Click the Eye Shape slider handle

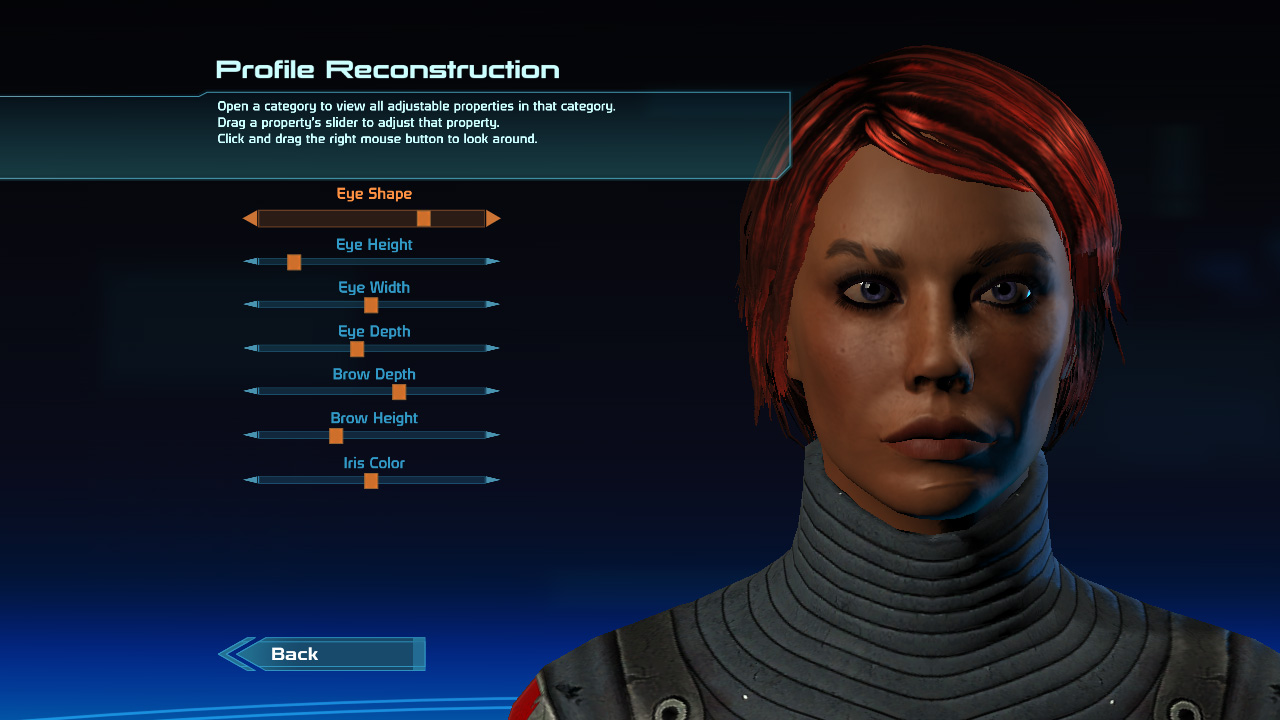coord(424,218)
